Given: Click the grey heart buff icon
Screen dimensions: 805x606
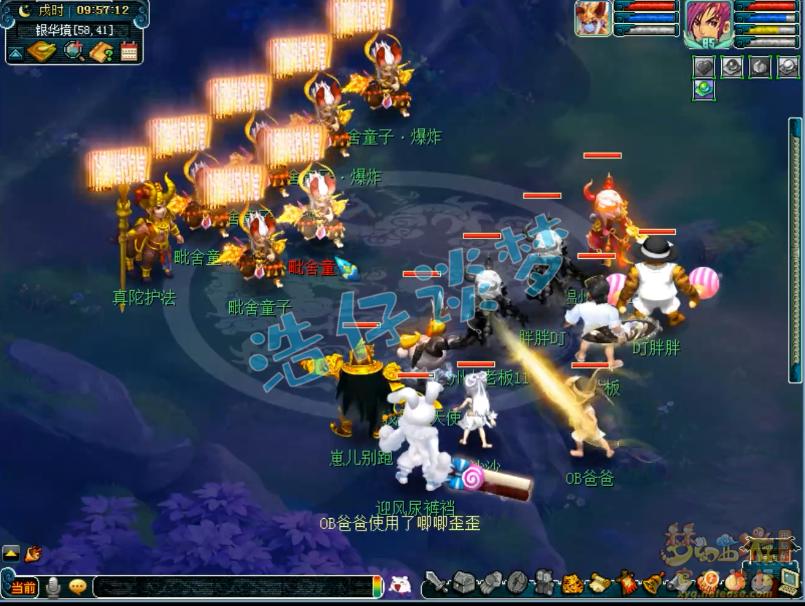Looking at the screenshot, I should tap(705, 66).
